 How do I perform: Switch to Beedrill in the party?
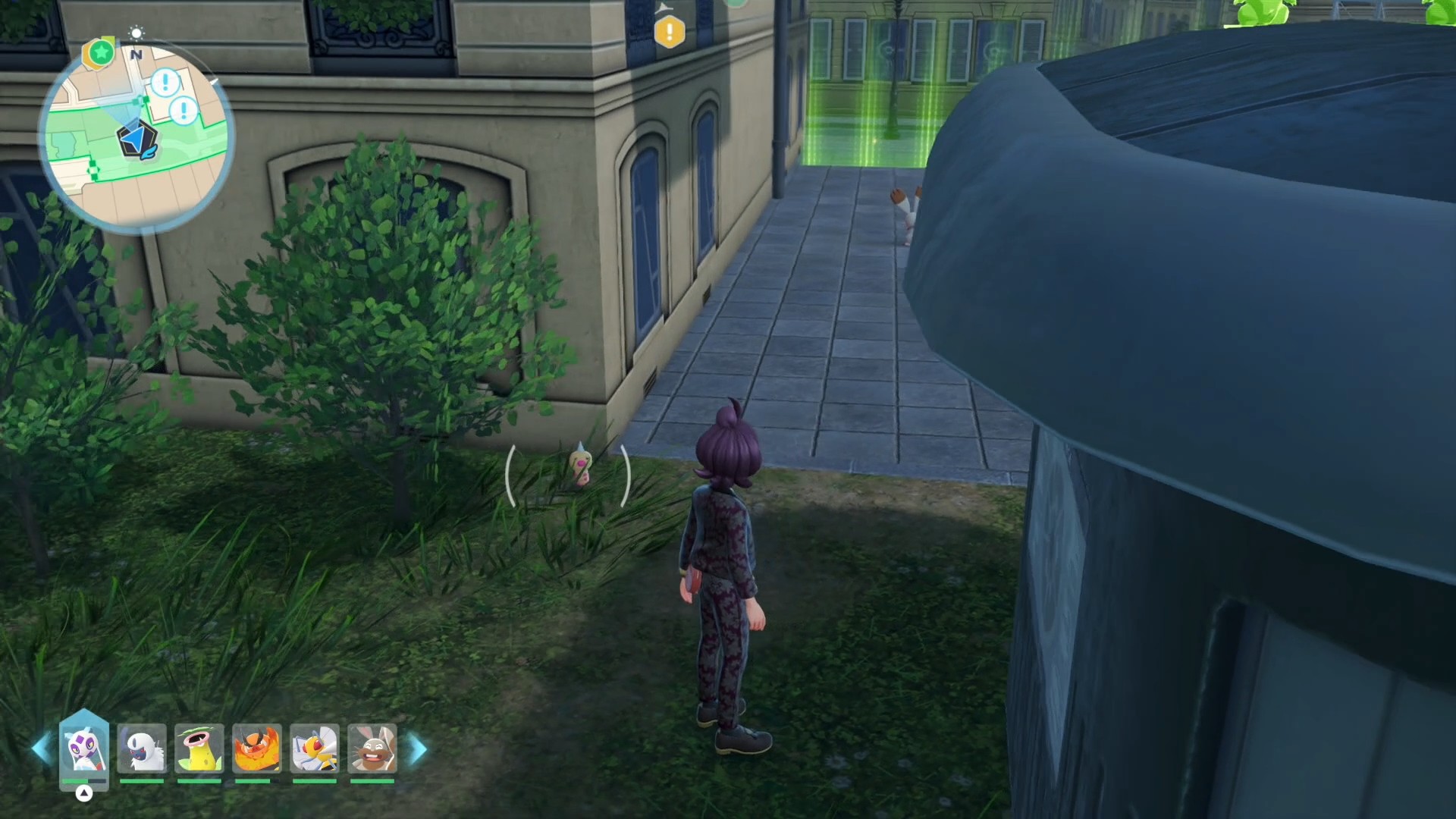click(x=315, y=748)
